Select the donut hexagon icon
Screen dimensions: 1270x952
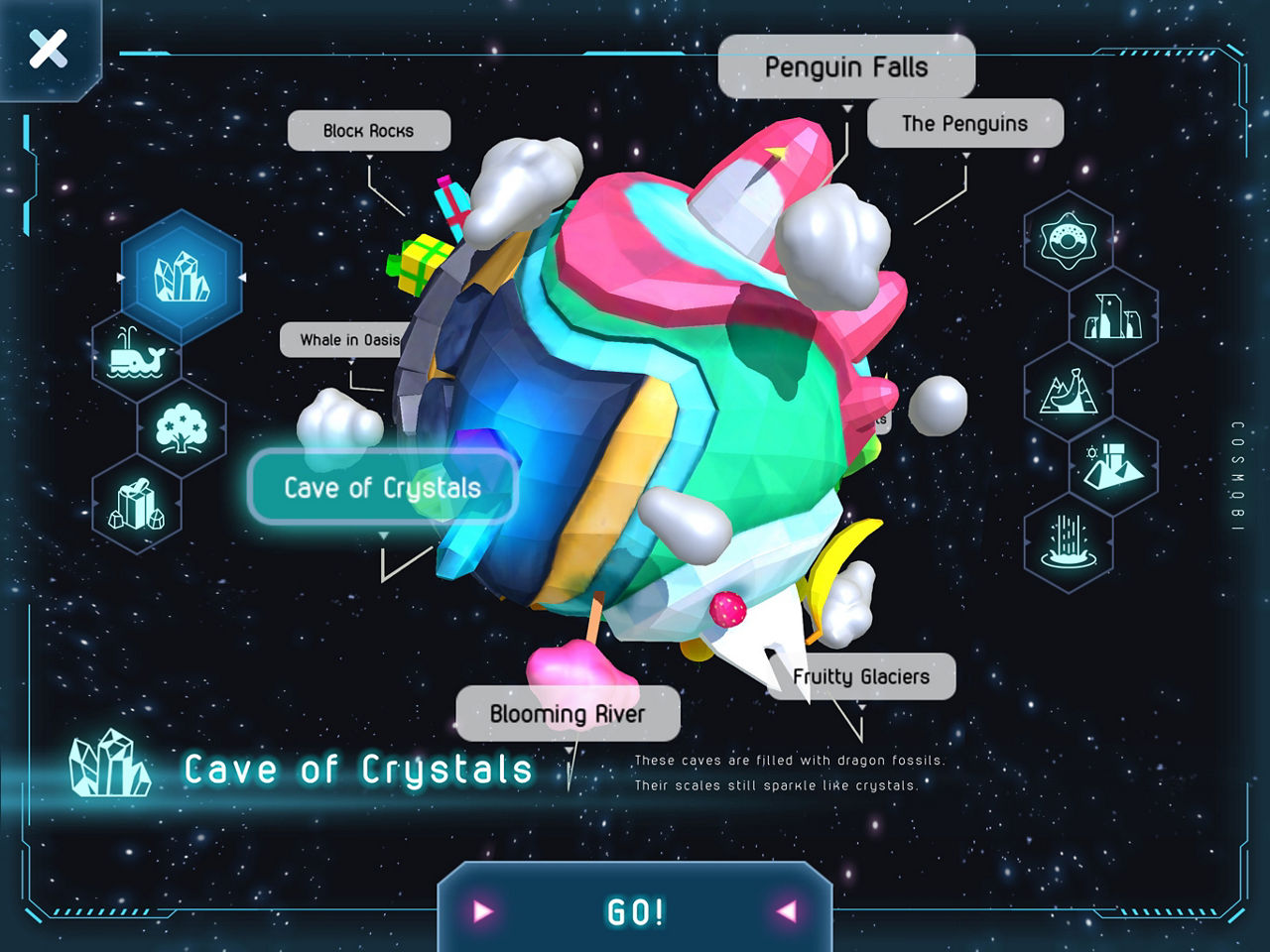1068,241
